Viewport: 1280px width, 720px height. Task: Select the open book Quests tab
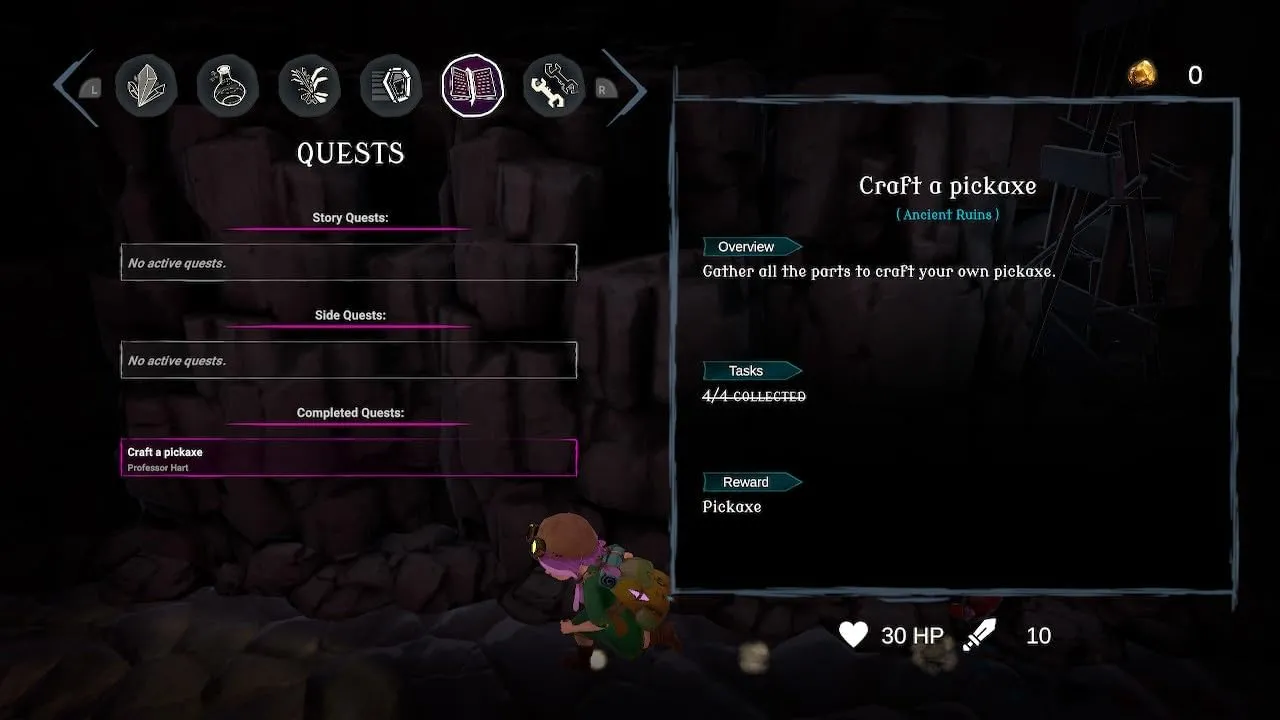473,86
